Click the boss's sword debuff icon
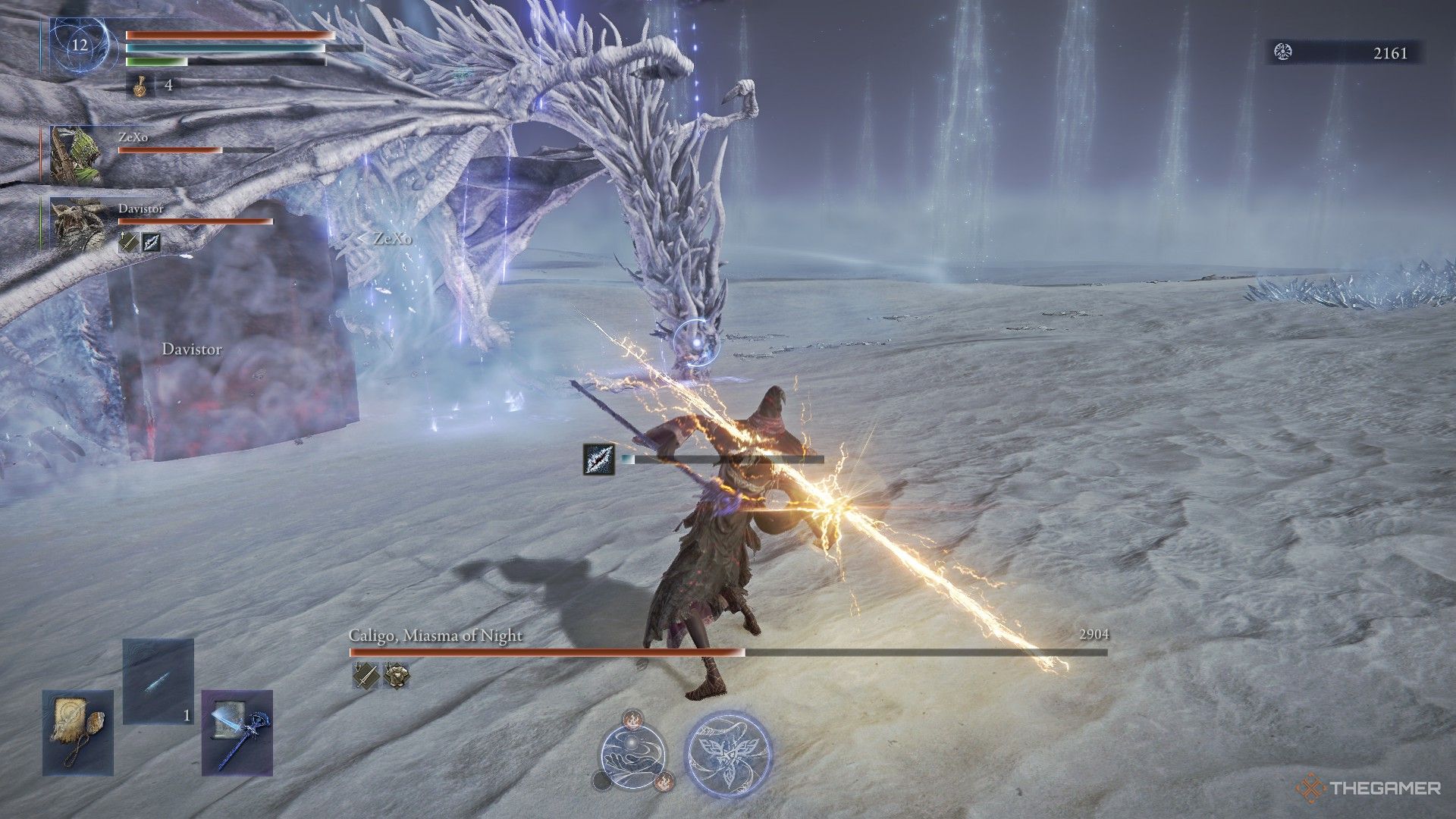1456x819 pixels. point(366,675)
